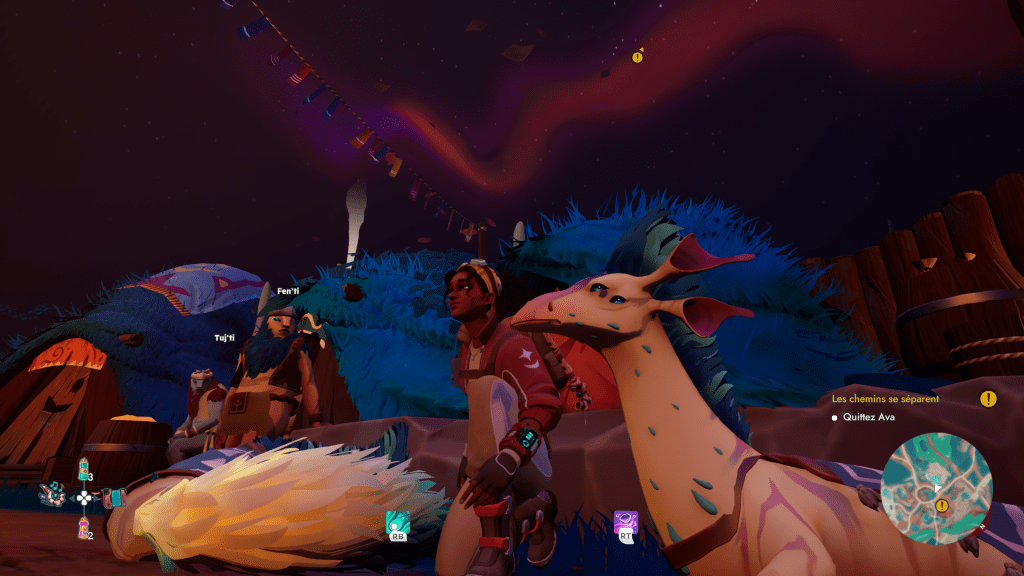Activate the purple planet ability icon
Screen dimensions: 1024x576
click(626, 521)
